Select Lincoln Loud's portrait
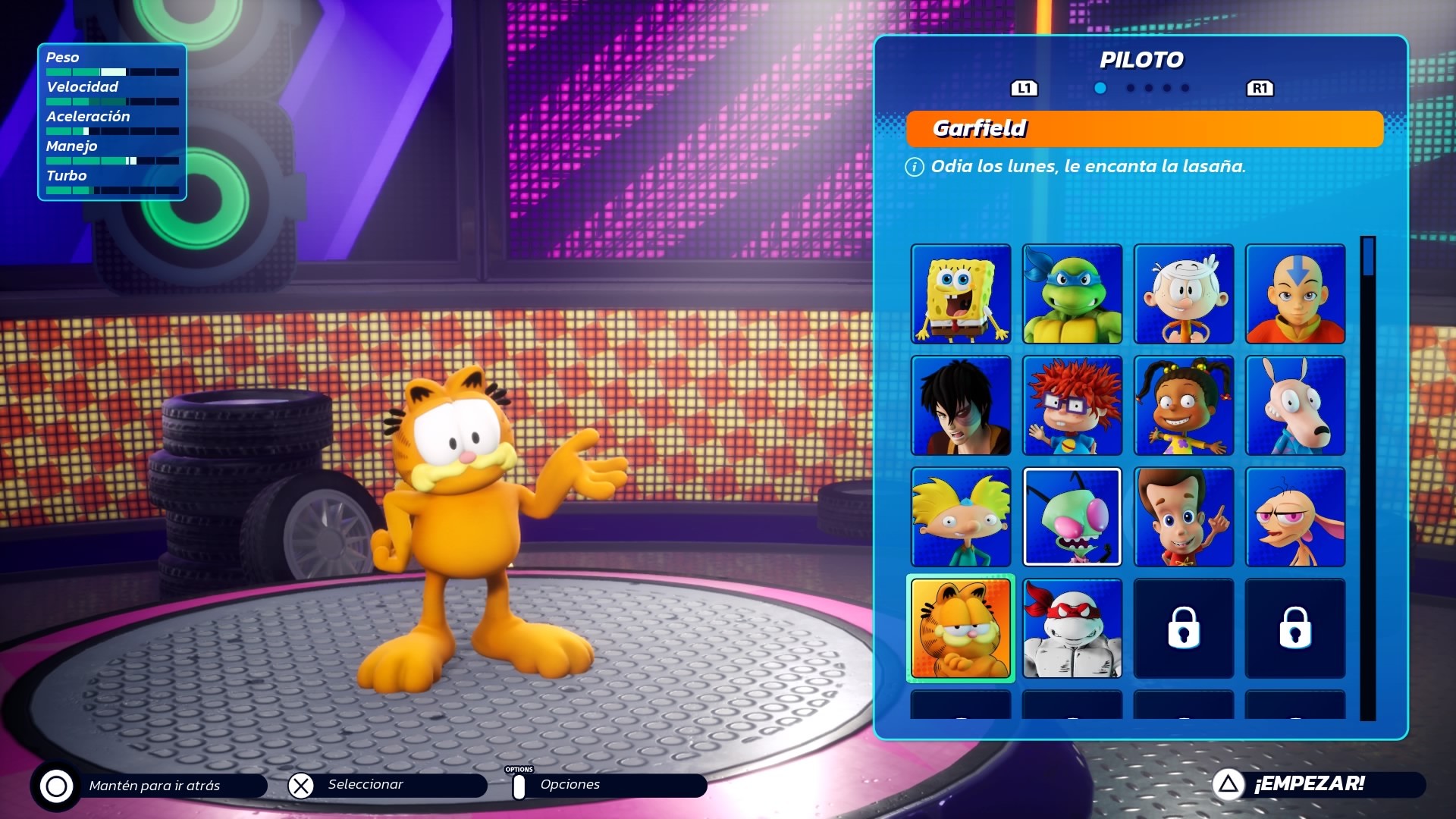 pyautogui.click(x=1183, y=295)
